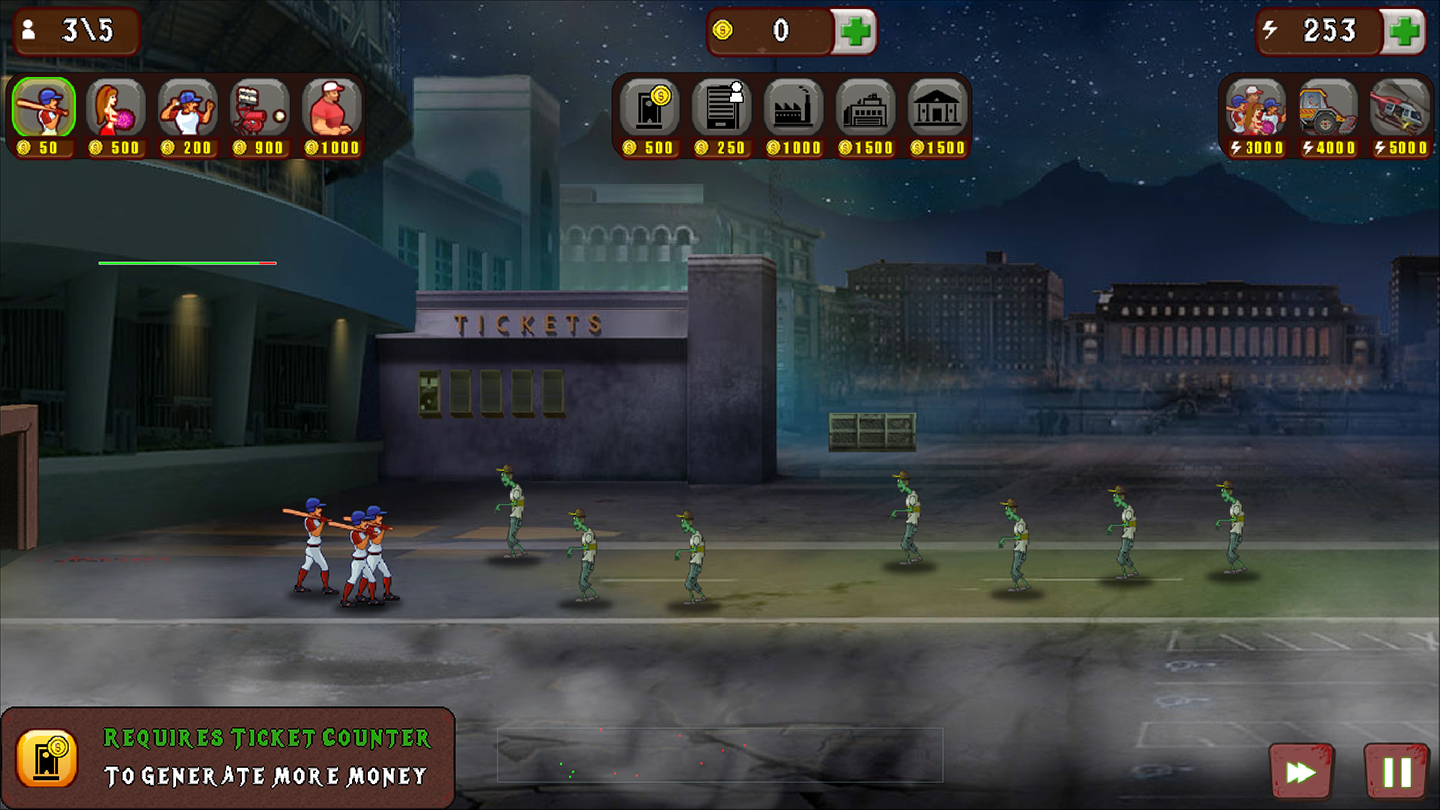The width and height of the screenshot is (1440, 810).
Task: Activate the fan crowd special for 3000 energy
Action: coord(1255,108)
